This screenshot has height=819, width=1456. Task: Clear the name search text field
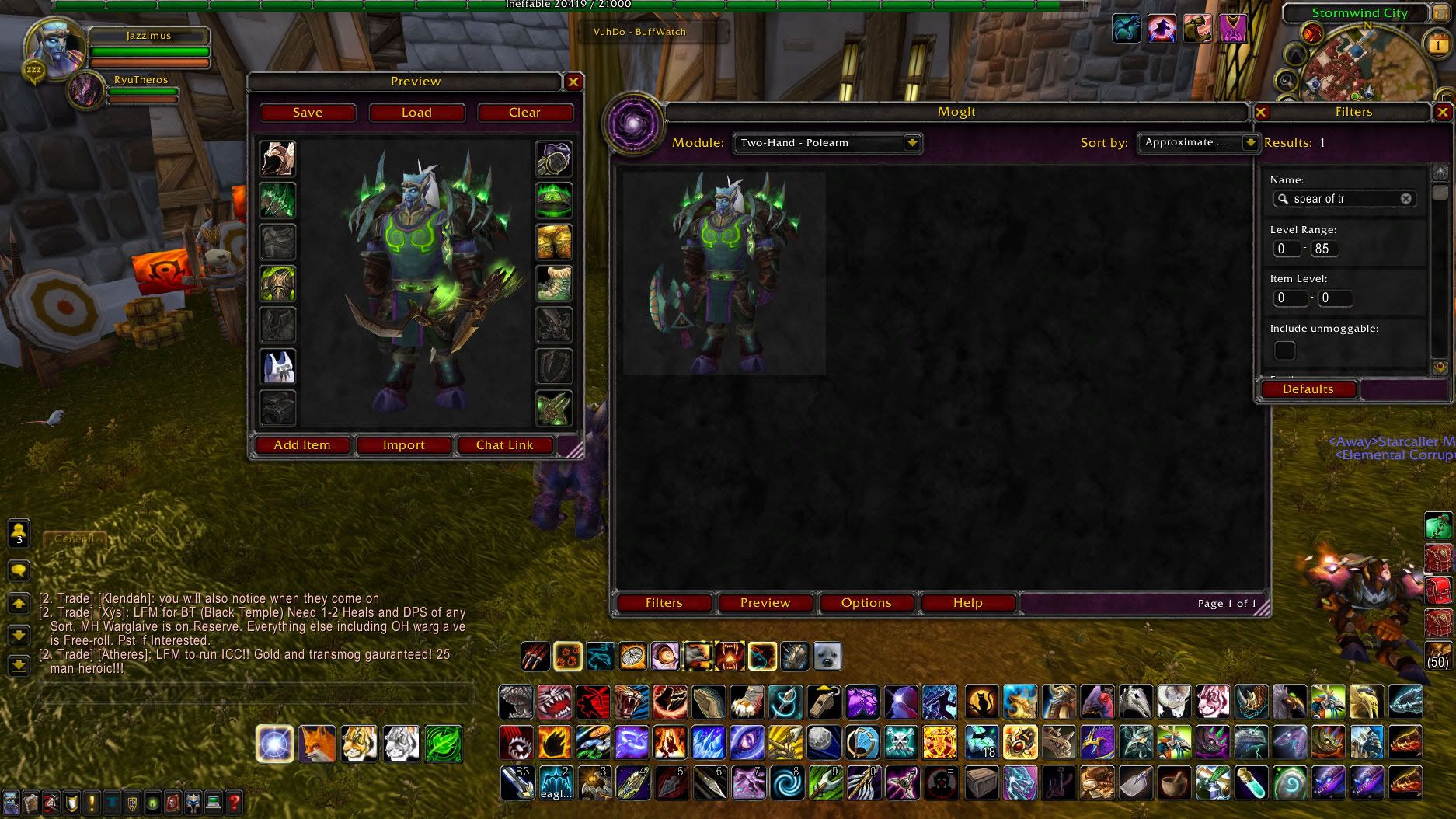pos(1405,199)
